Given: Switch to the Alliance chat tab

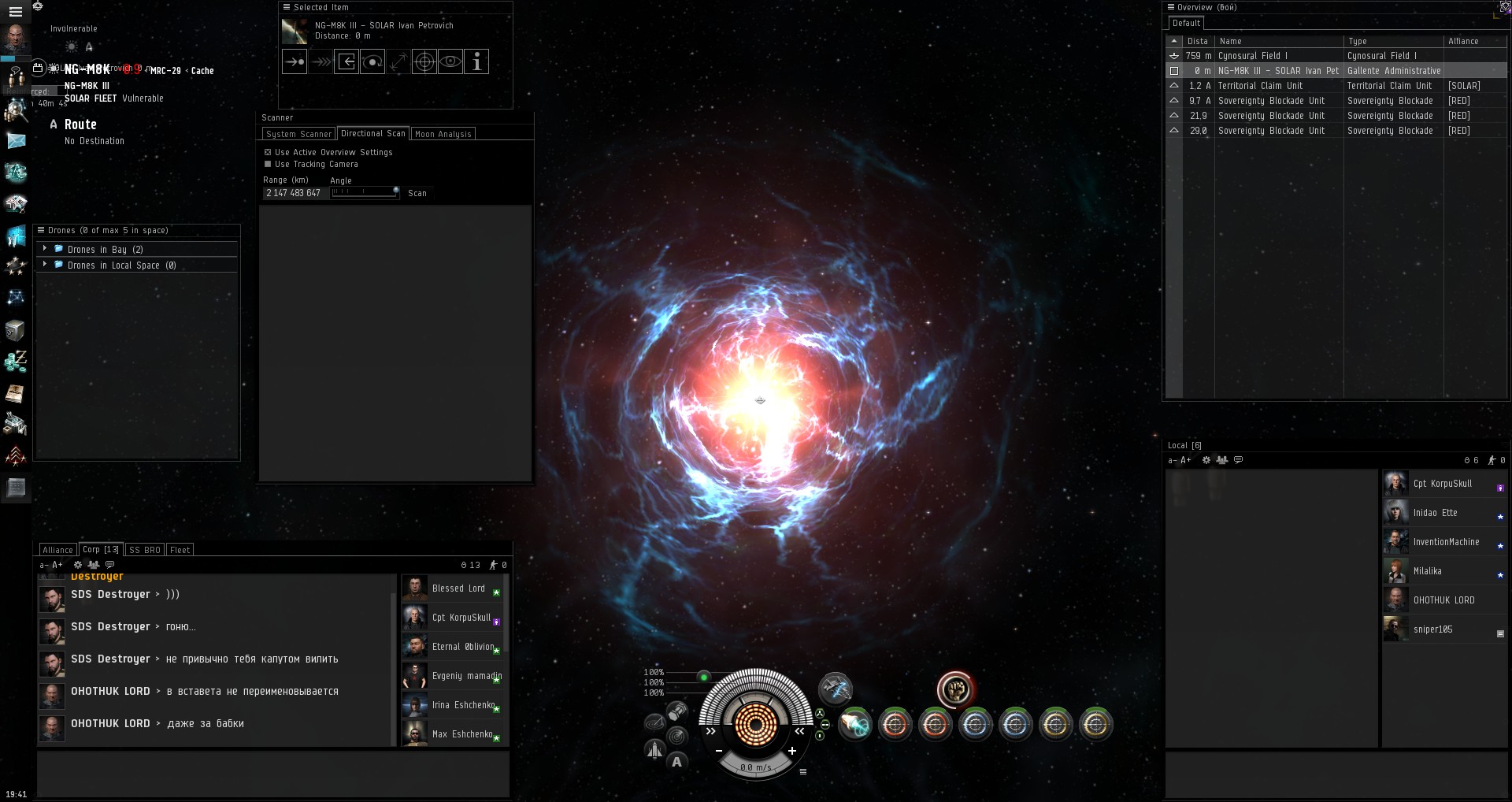Looking at the screenshot, I should tap(57, 550).
